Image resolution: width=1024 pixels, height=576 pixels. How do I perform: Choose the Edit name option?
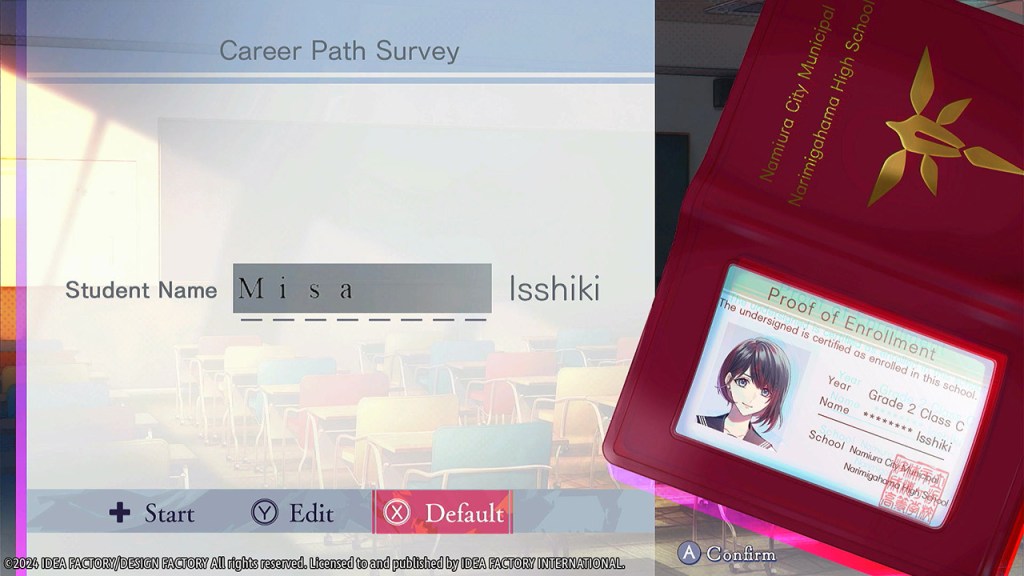pyautogui.click(x=292, y=514)
